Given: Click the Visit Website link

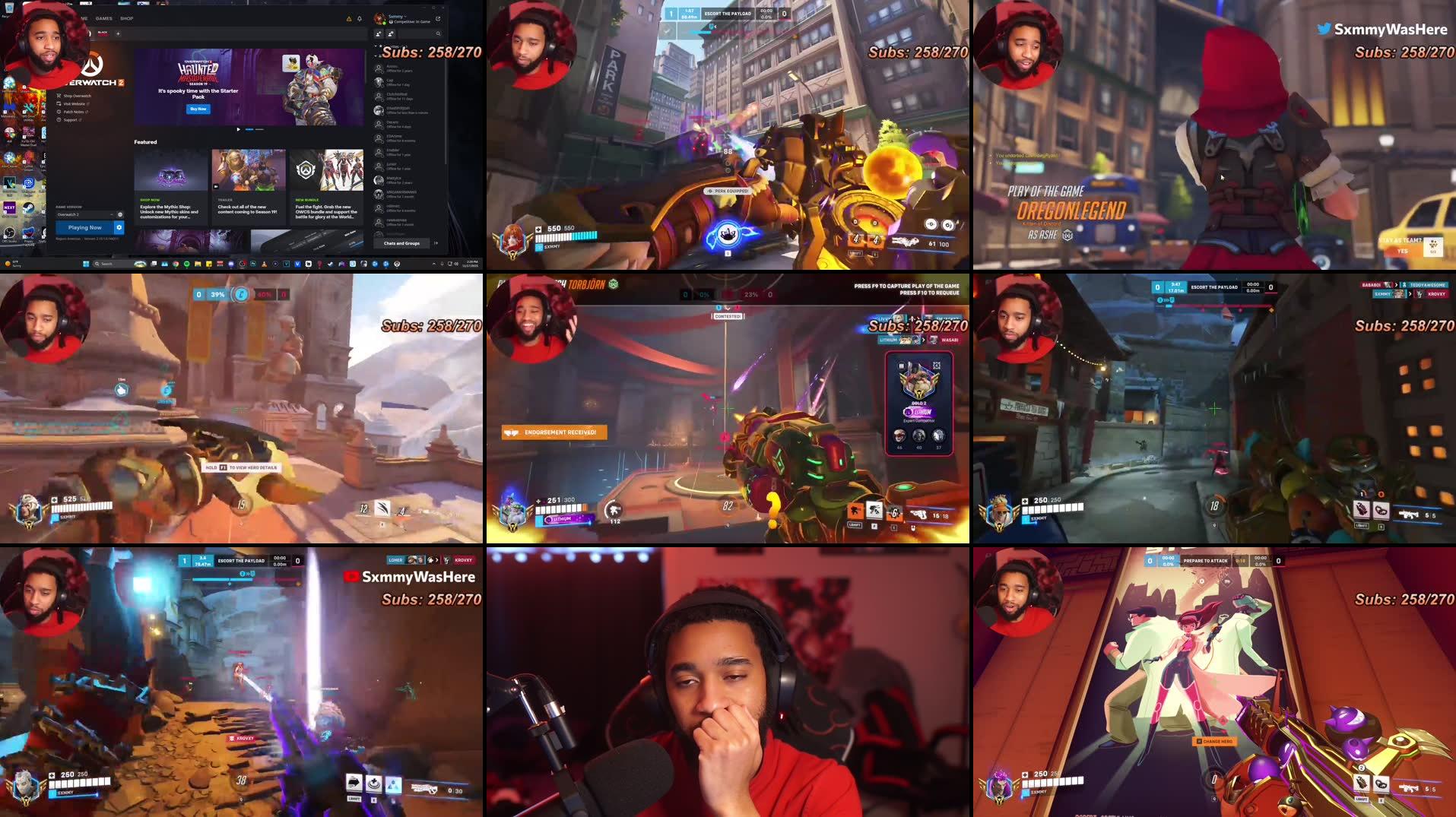Looking at the screenshot, I should tap(76, 104).
